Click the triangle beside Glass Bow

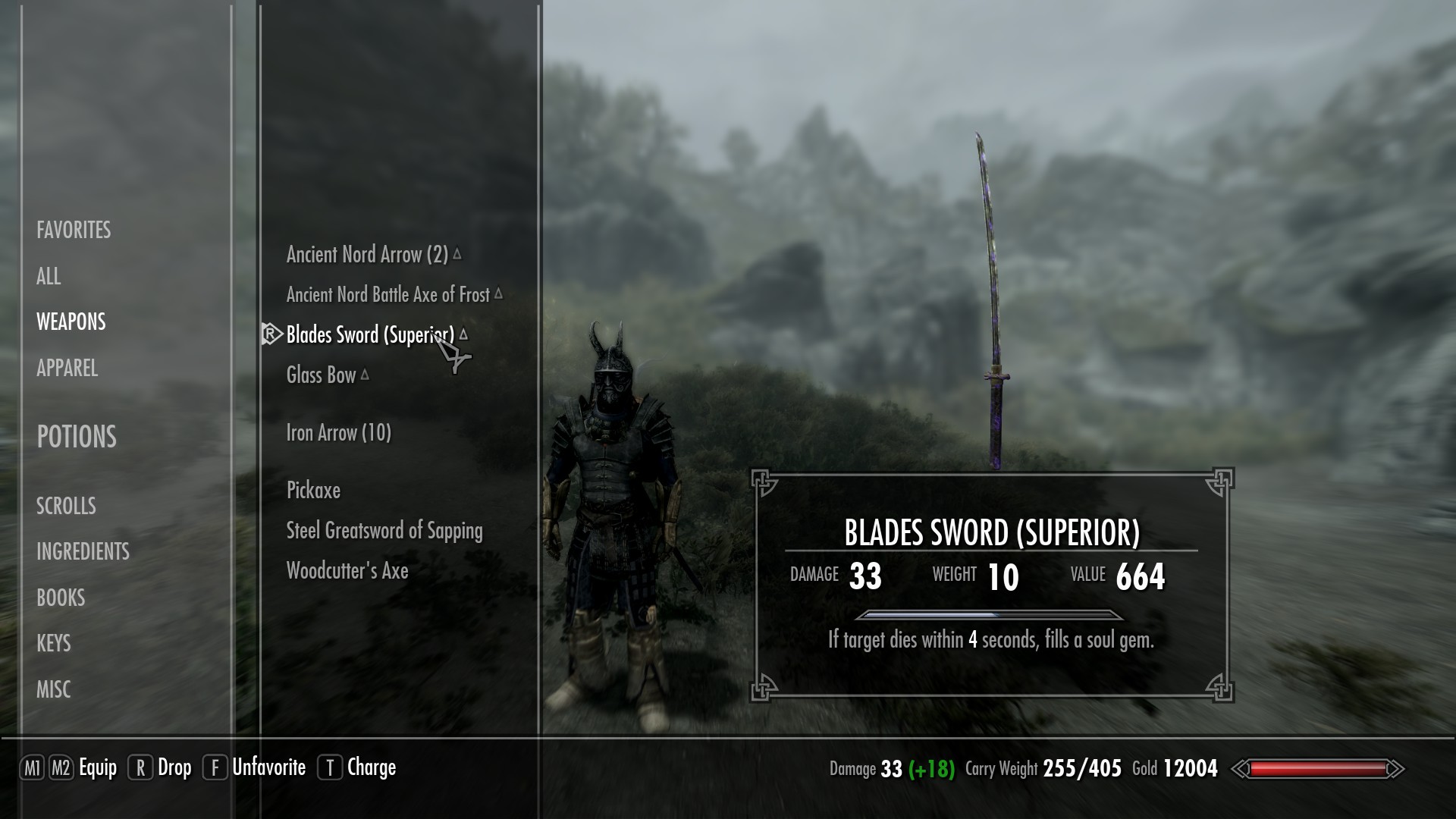click(366, 372)
